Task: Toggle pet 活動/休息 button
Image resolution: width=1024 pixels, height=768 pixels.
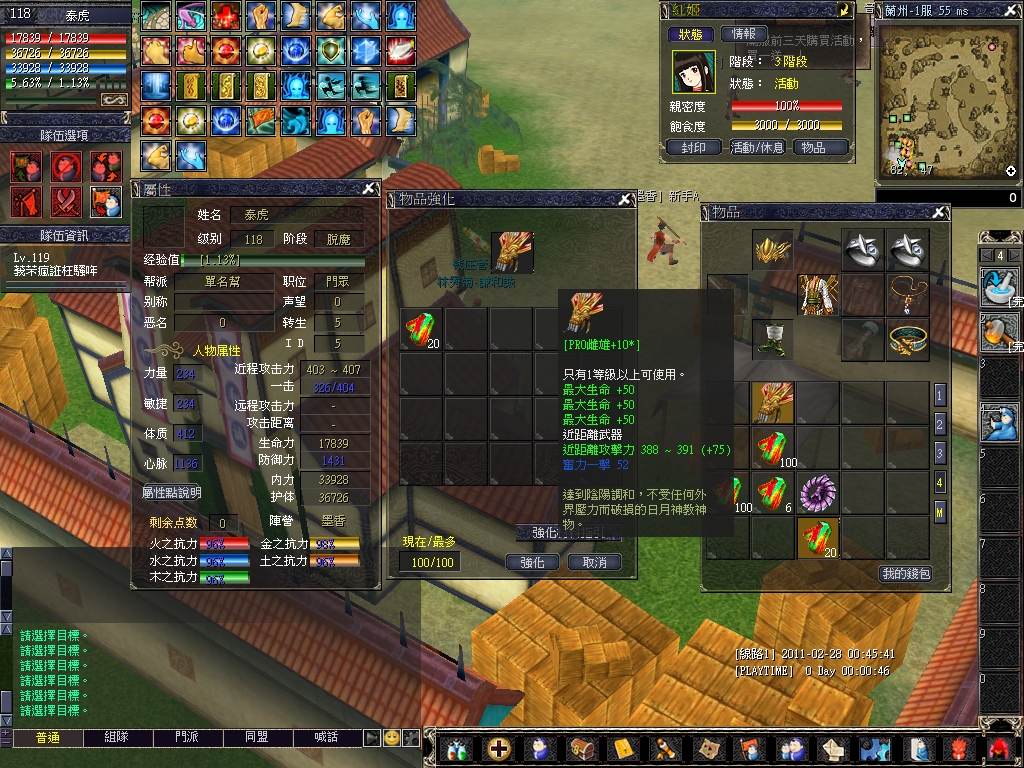Action: pos(757,147)
